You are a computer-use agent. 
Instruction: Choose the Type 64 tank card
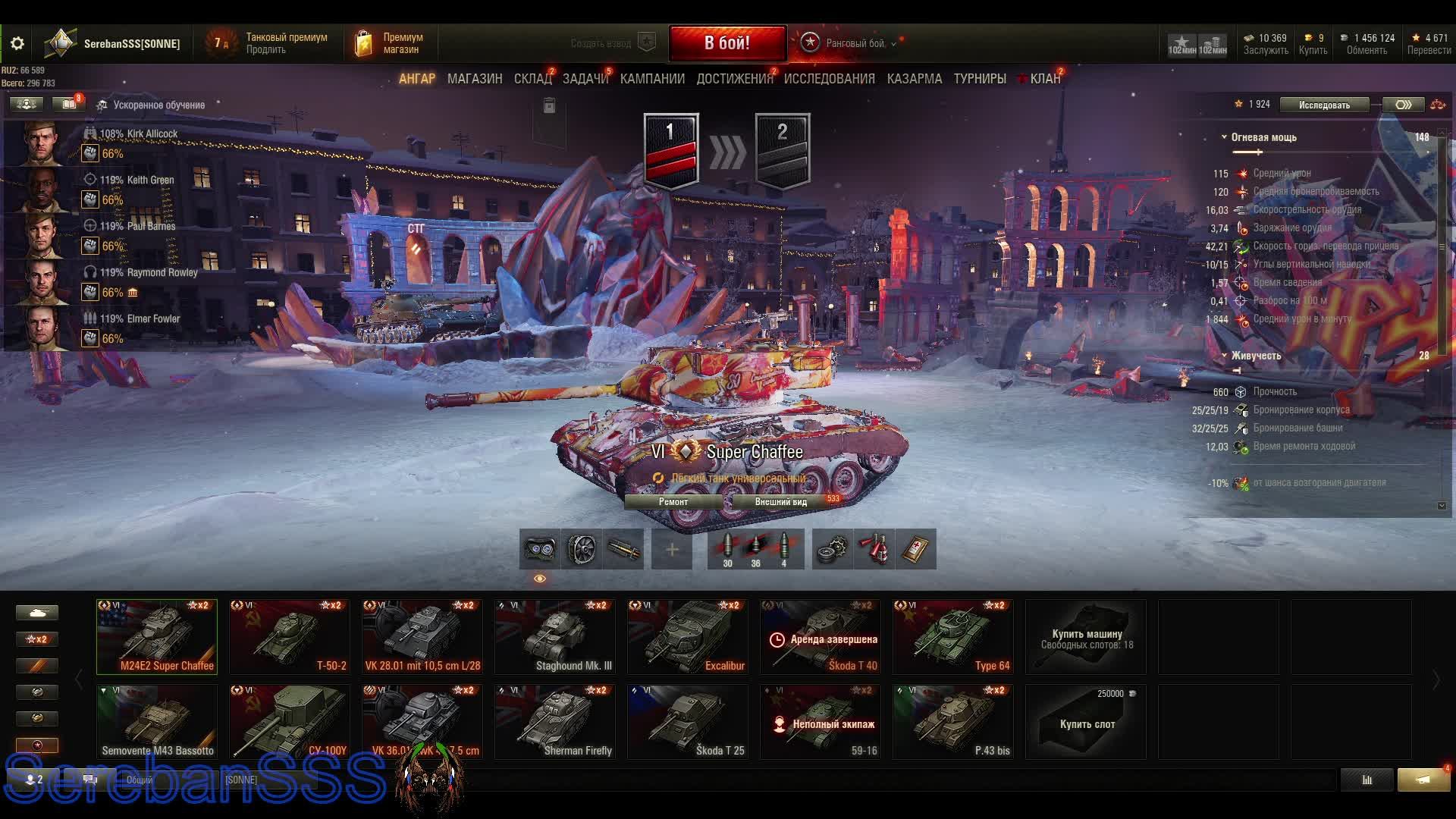952,637
